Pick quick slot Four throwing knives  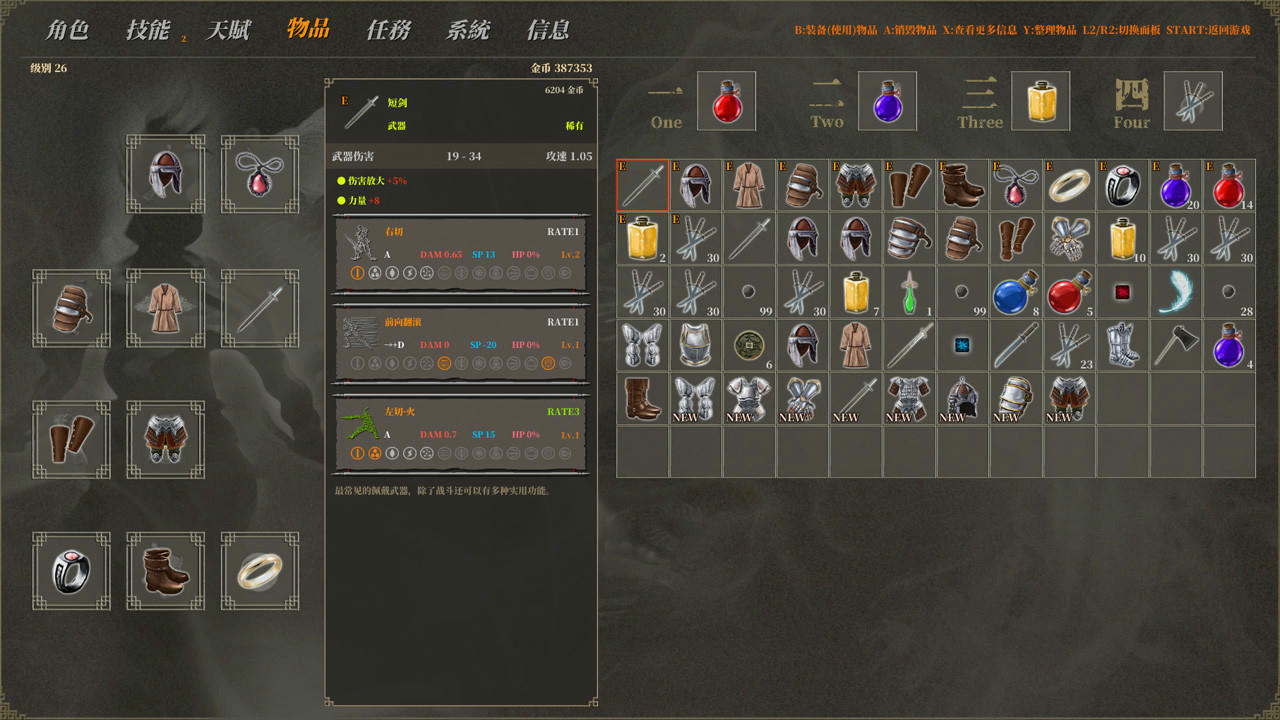click(1193, 101)
